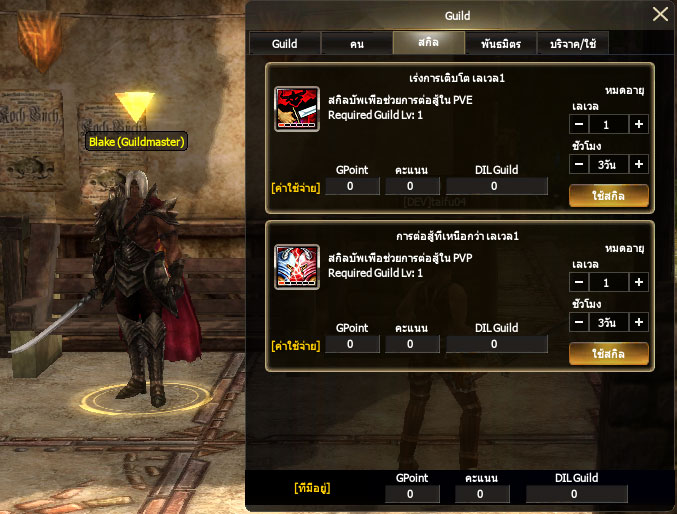This screenshot has width=677, height=514.
Task: Increase duration hours for the PVP skill
Action: tap(639, 323)
